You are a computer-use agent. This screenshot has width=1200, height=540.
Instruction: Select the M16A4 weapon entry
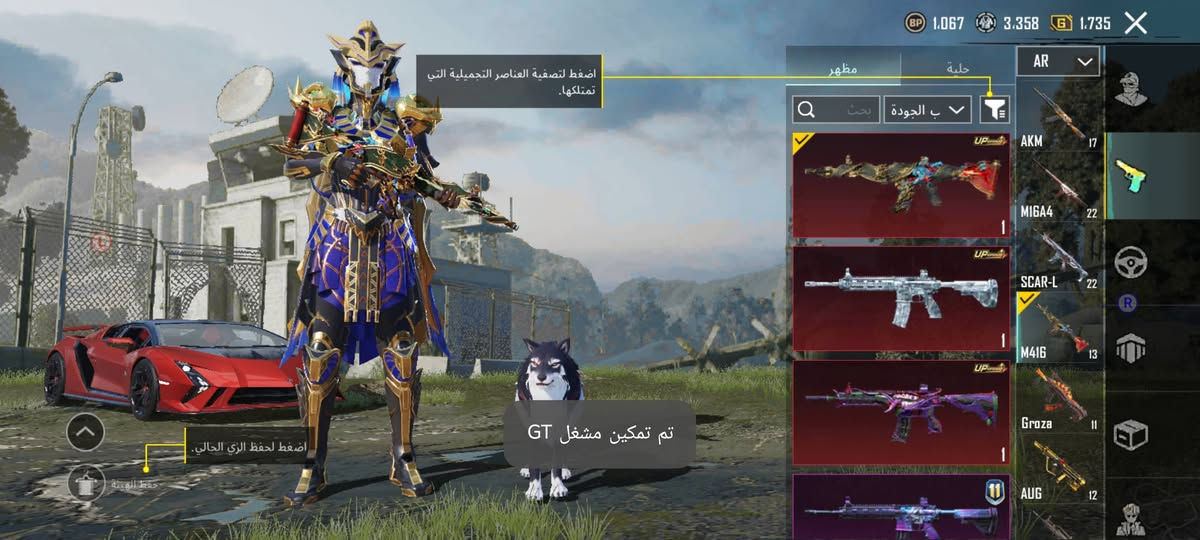click(x=1059, y=186)
